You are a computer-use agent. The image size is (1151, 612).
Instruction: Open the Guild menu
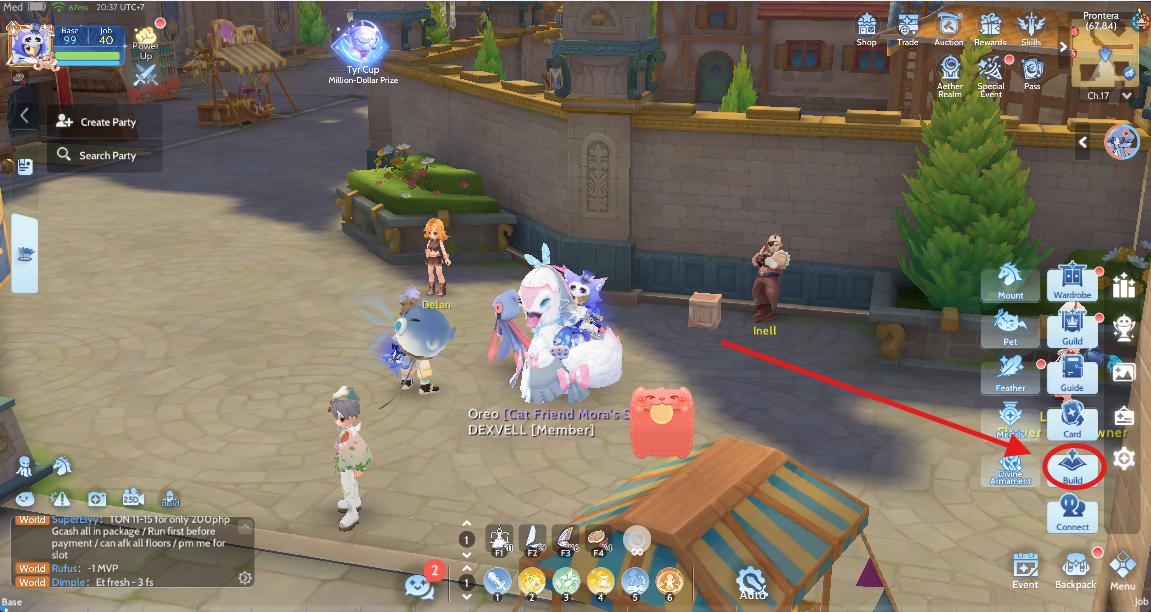point(1073,328)
